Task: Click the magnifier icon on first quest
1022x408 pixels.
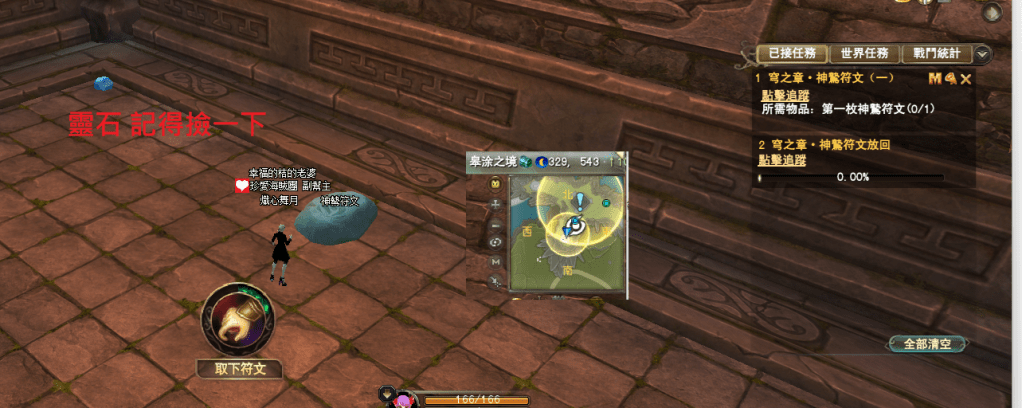Action: tap(951, 78)
